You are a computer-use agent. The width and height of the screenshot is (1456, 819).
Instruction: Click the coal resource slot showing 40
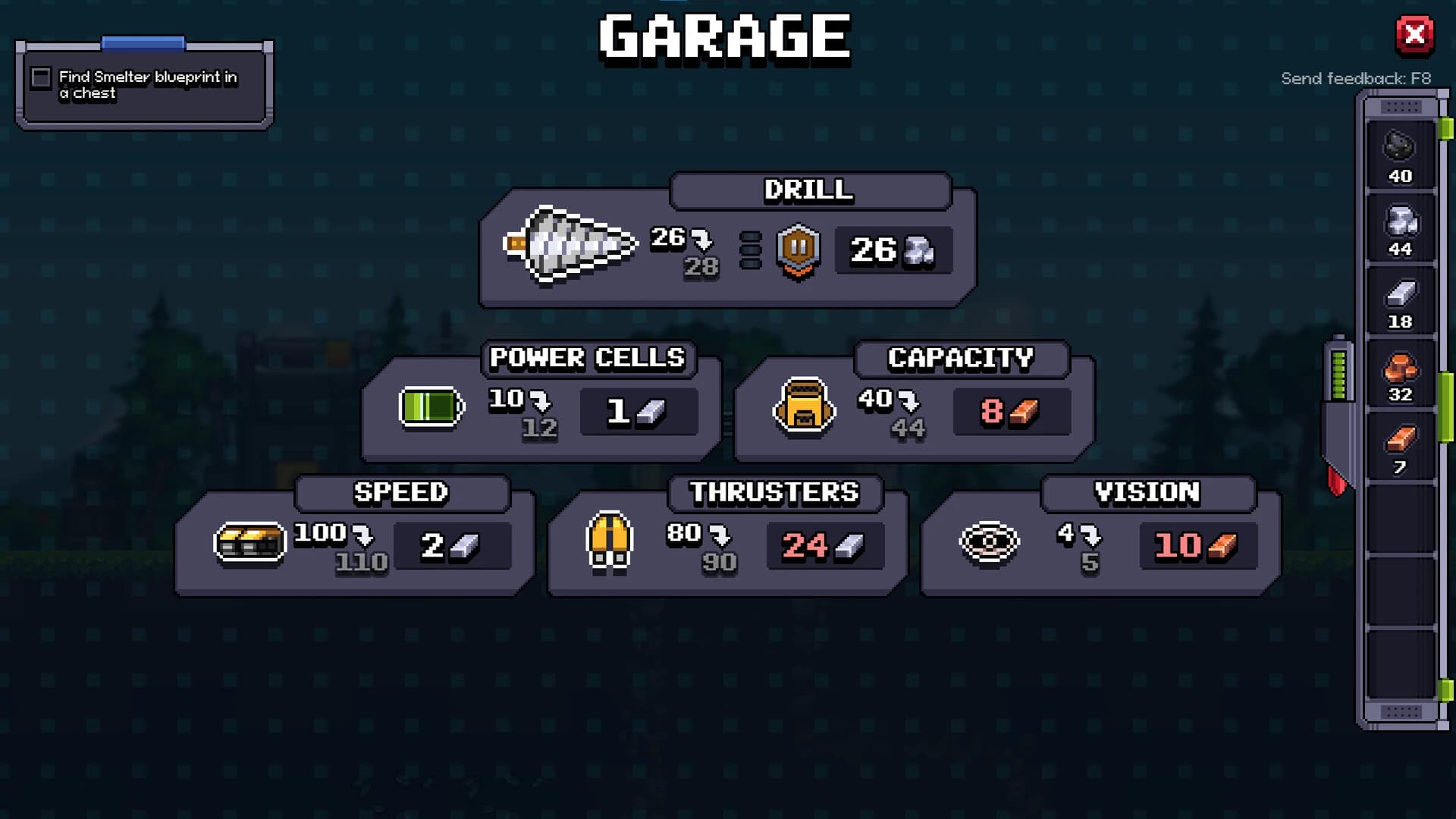(x=1400, y=157)
